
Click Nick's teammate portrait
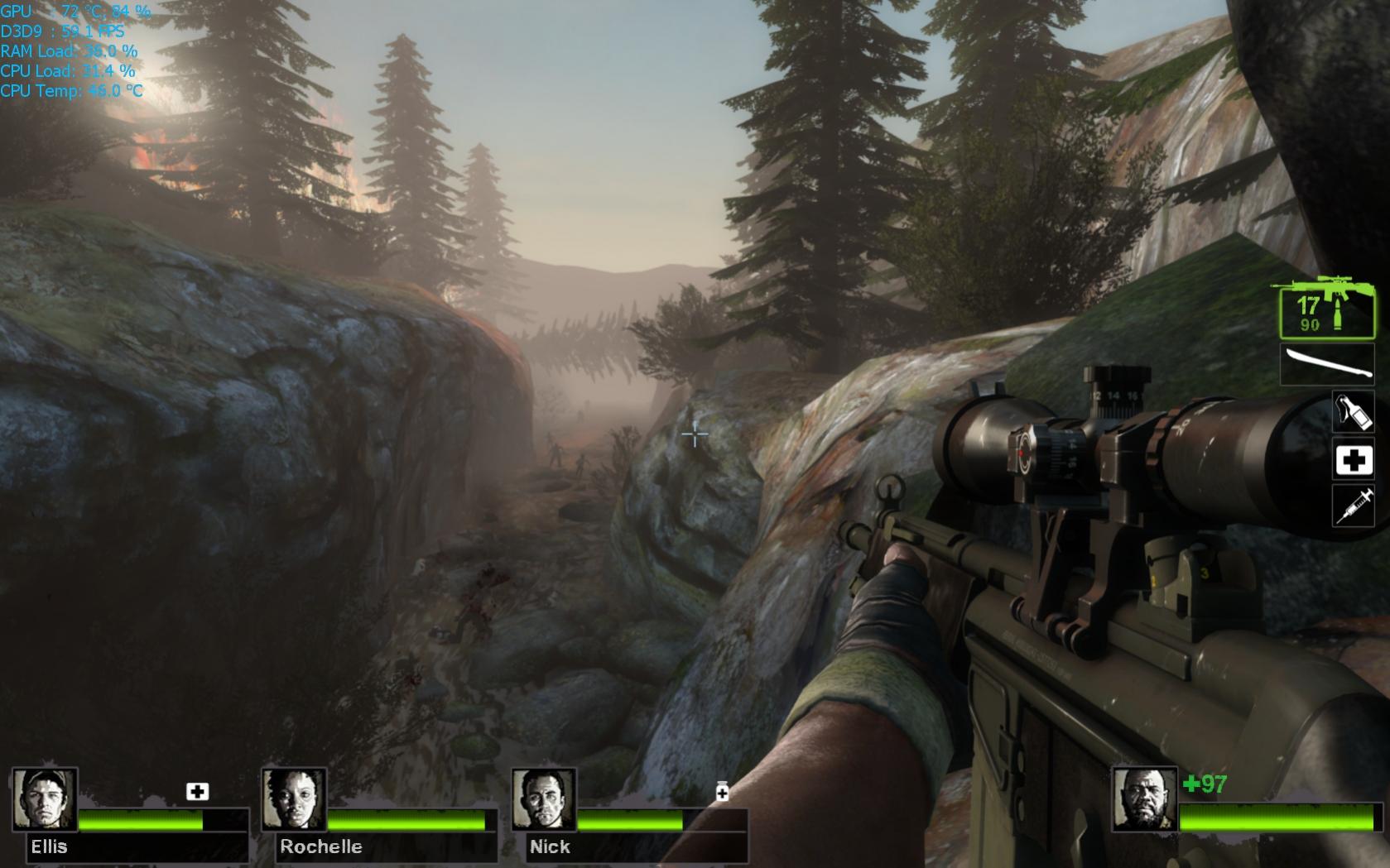(x=544, y=799)
